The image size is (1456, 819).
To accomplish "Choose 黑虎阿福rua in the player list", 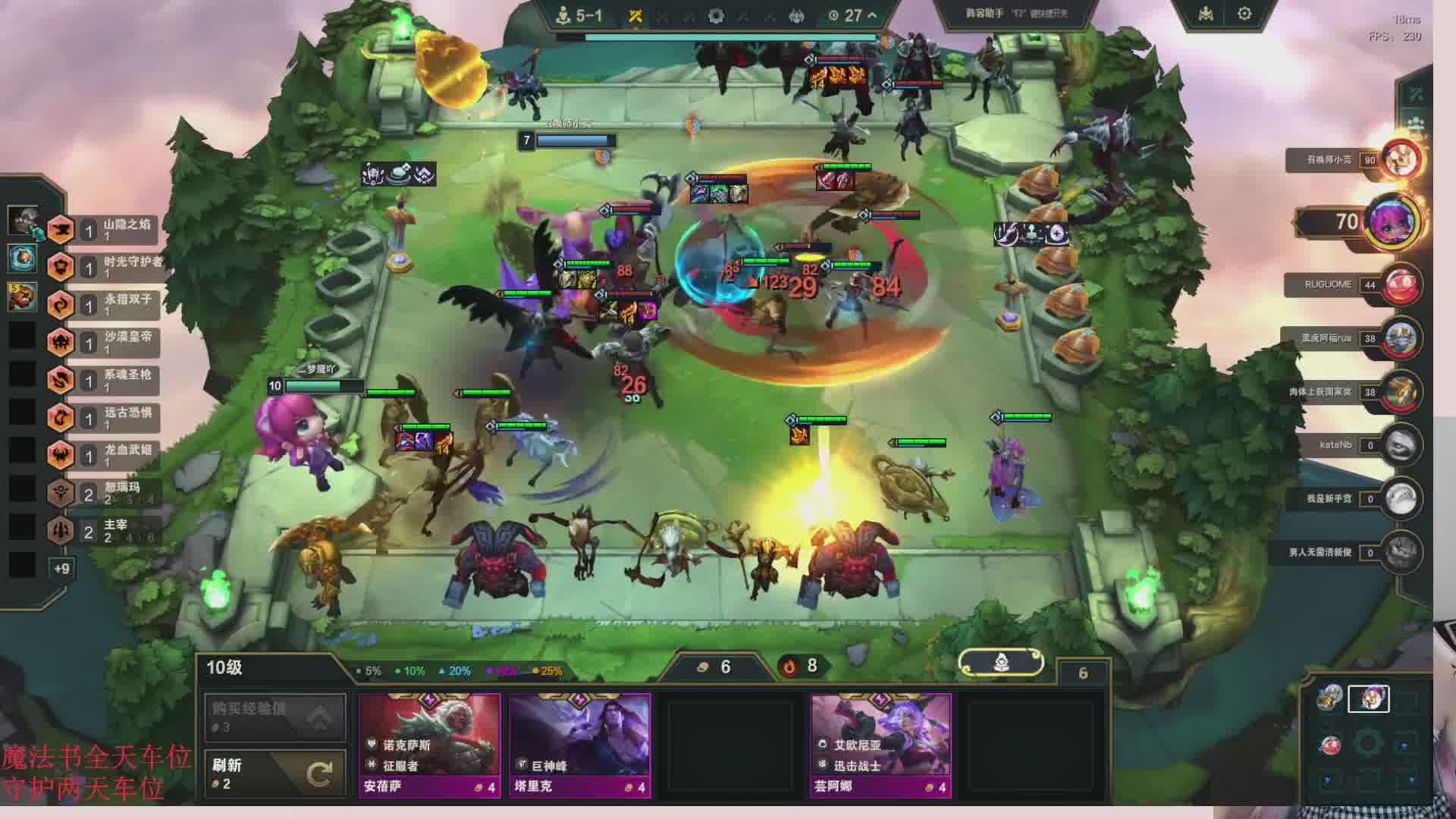I will coord(1400,338).
